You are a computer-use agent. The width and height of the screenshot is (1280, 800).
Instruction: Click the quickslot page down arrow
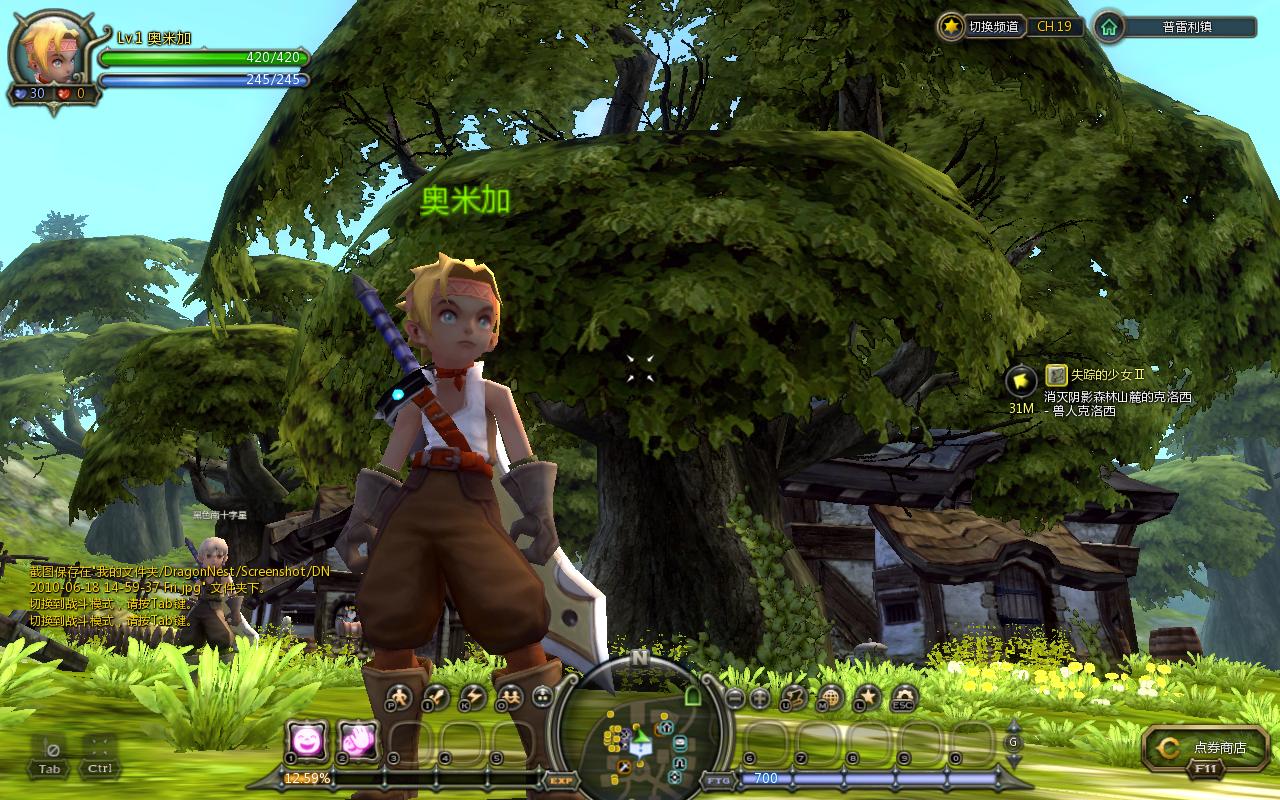[x=1013, y=759]
